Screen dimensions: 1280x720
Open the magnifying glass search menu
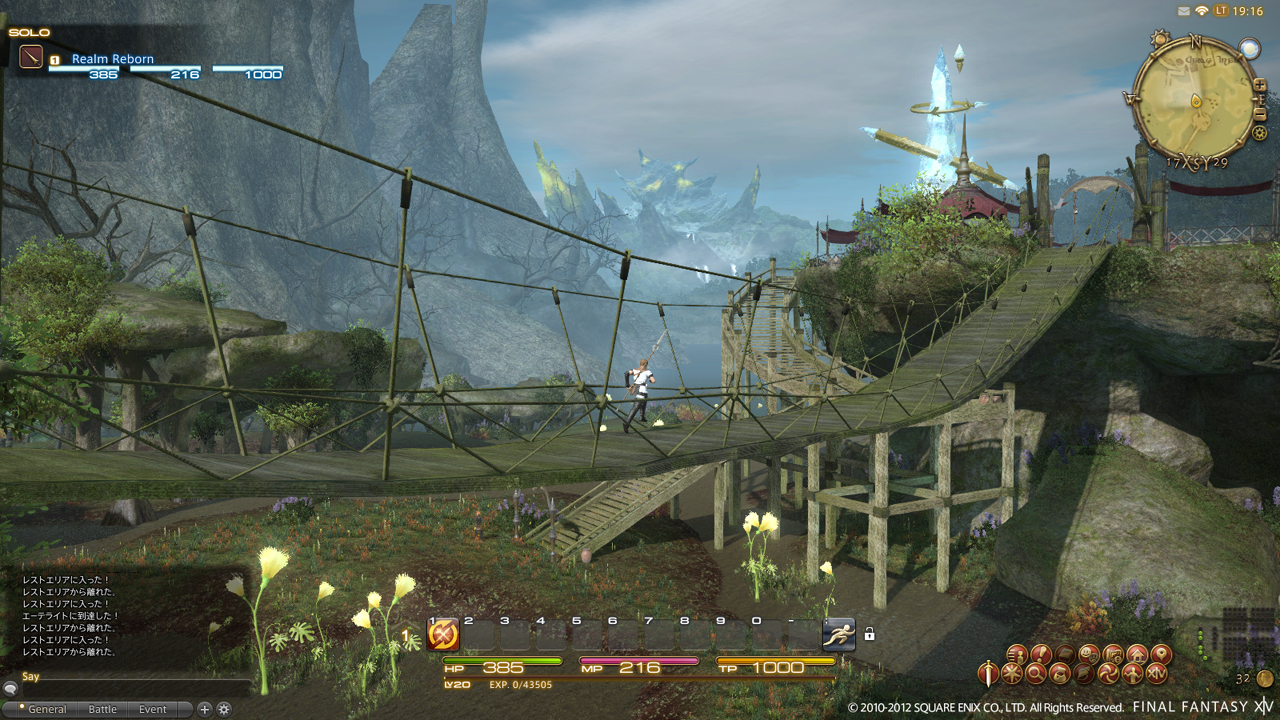[1036, 675]
